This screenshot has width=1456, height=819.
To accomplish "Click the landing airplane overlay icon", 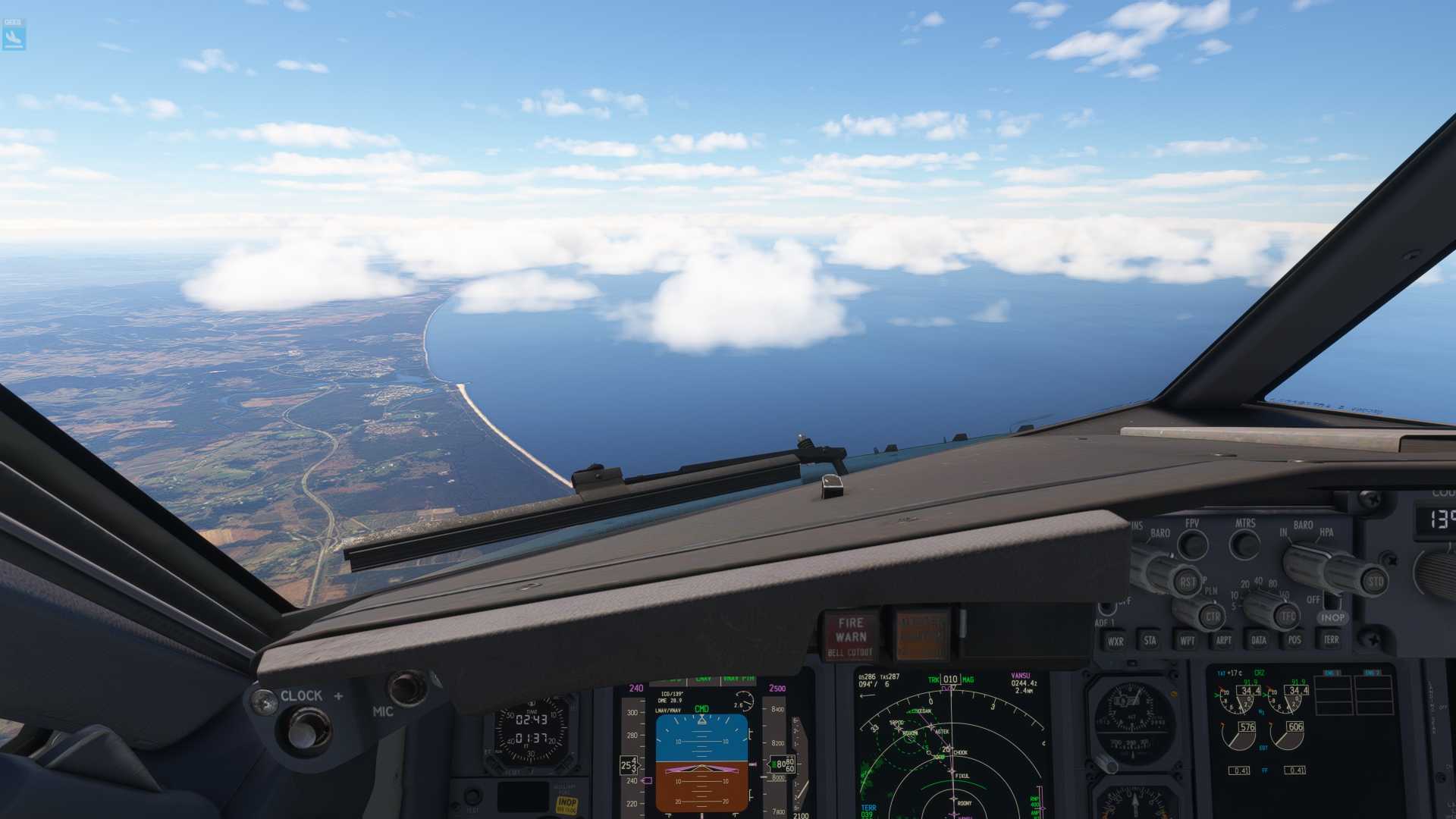I will (14, 35).
